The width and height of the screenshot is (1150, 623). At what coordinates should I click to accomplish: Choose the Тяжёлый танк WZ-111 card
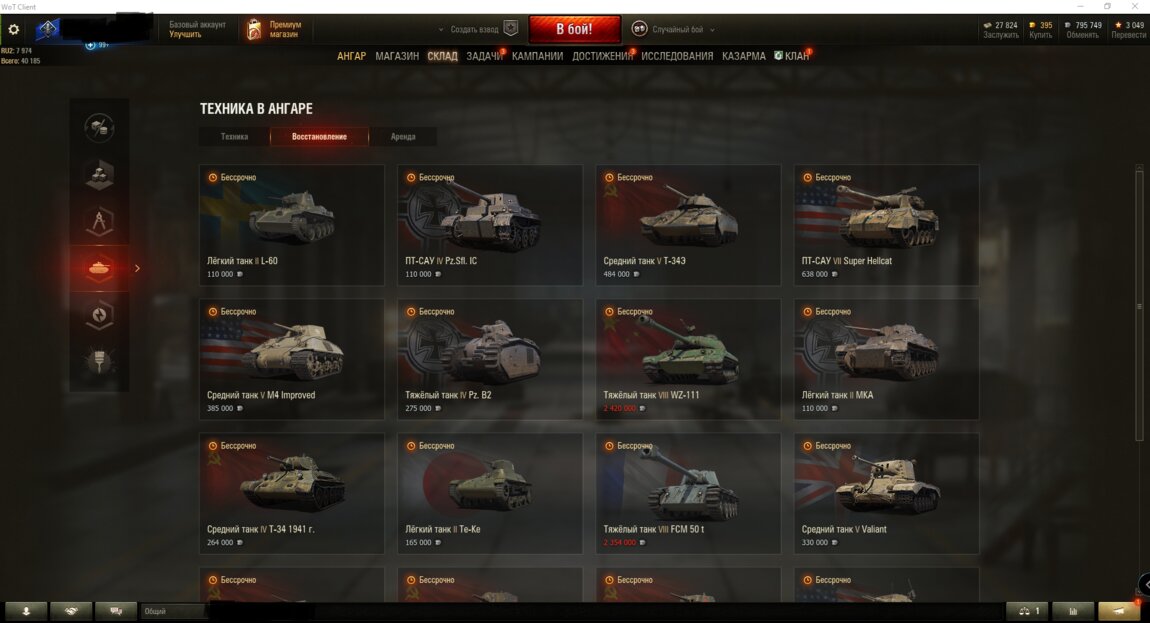click(688, 358)
